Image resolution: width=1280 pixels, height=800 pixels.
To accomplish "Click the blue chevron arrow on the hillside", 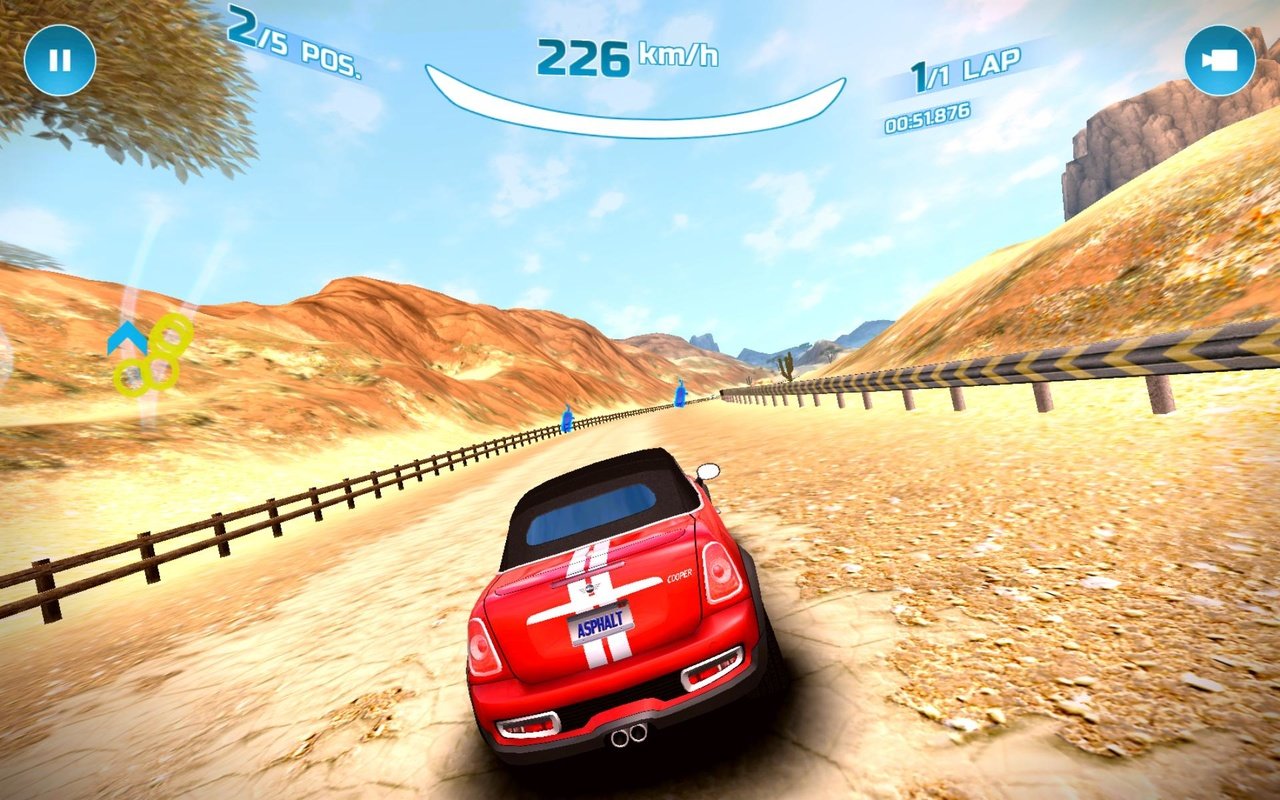I will pyautogui.click(x=128, y=336).
